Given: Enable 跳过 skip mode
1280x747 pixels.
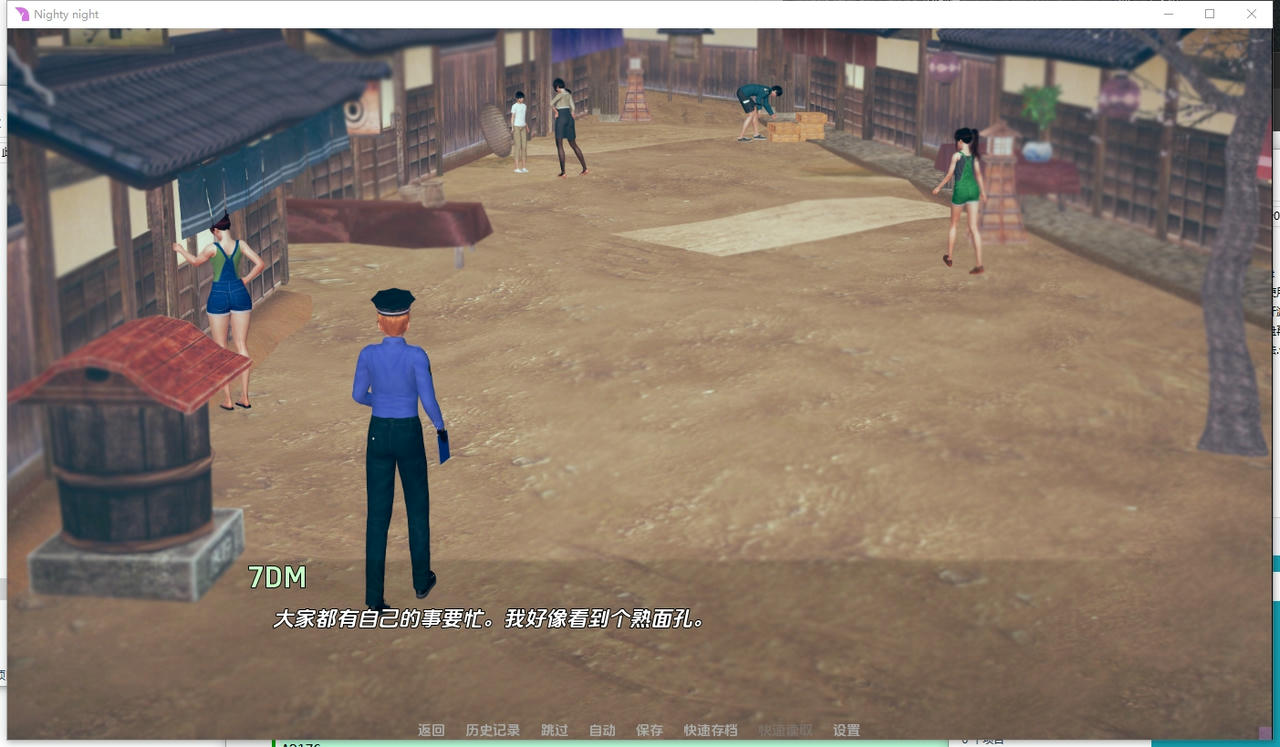Looking at the screenshot, I should pyautogui.click(x=554, y=730).
